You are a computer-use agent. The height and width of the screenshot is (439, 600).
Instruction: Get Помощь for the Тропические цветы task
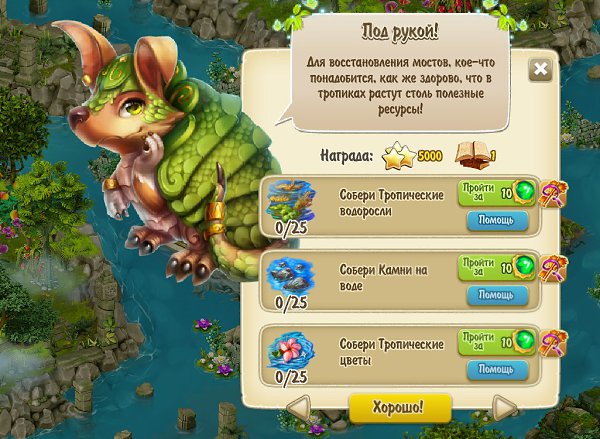pos(497,369)
